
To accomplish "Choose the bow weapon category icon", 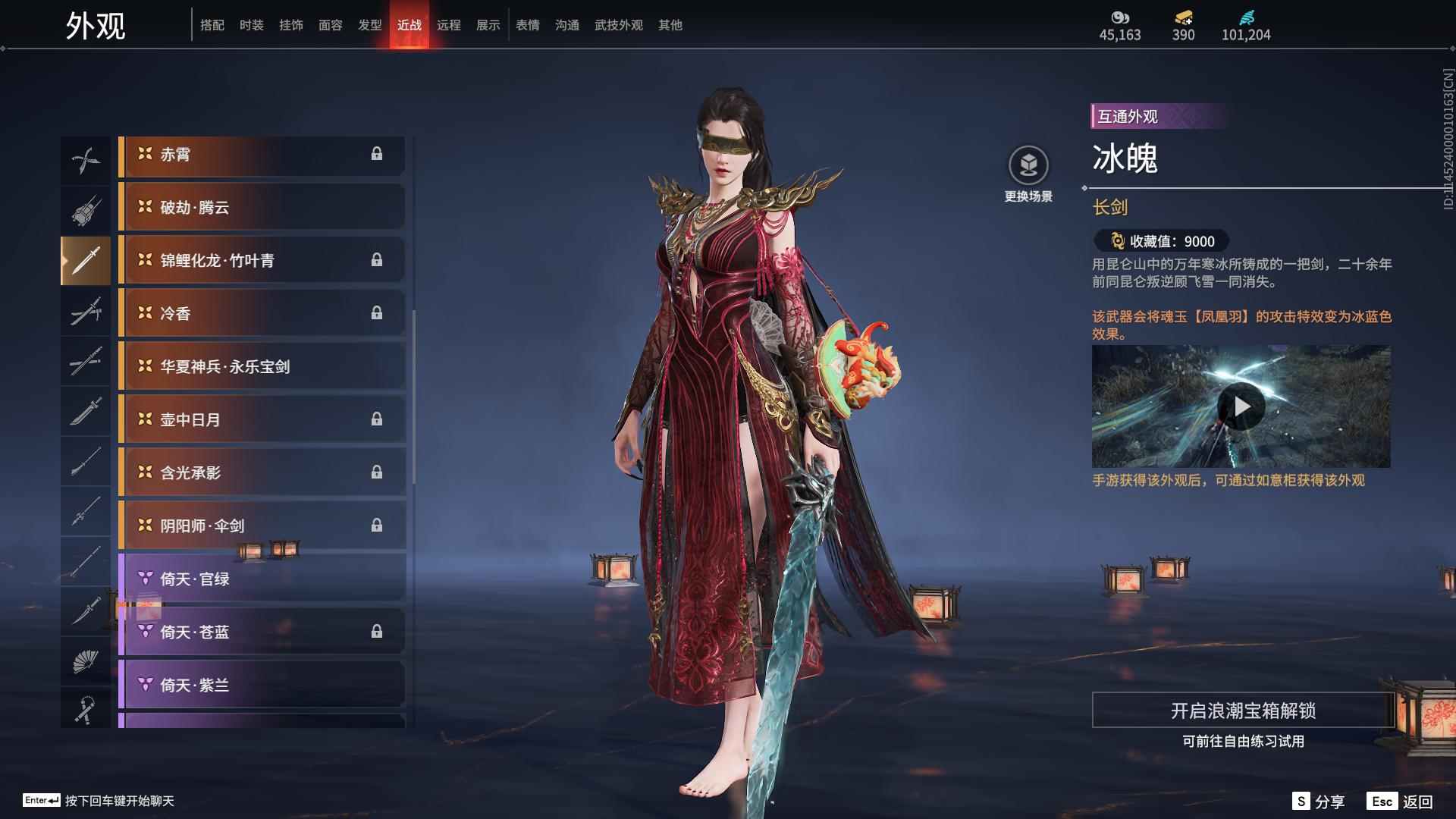I will (85, 160).
